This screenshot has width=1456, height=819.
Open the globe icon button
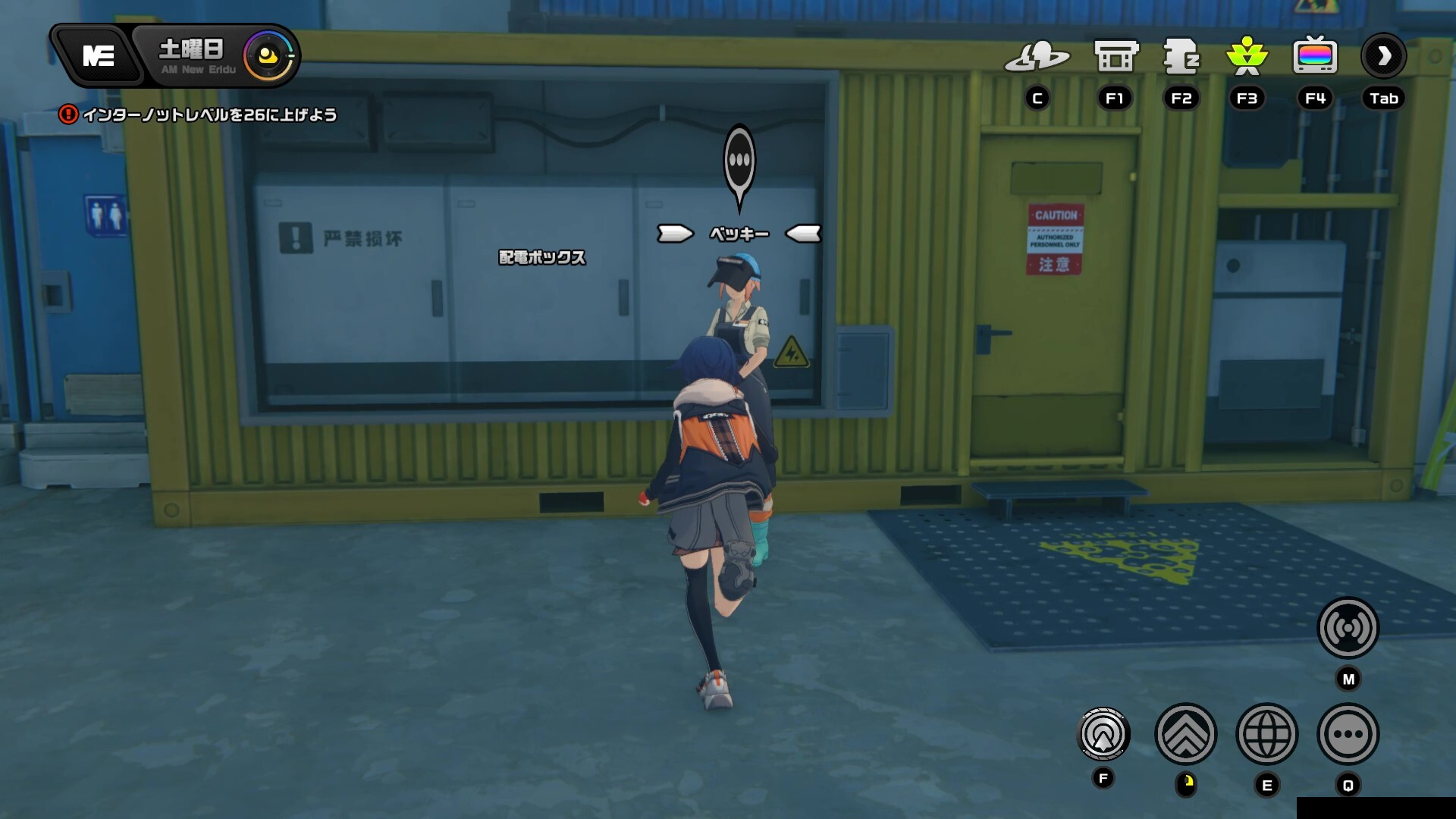(x=1267, y=734)
